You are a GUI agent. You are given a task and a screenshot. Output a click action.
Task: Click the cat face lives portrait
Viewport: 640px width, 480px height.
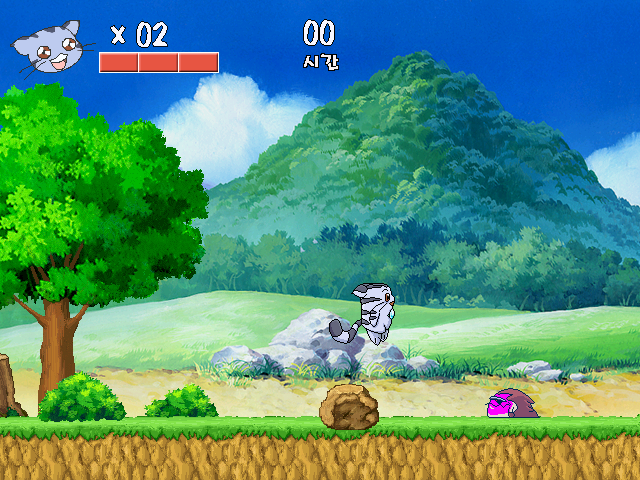50,50
